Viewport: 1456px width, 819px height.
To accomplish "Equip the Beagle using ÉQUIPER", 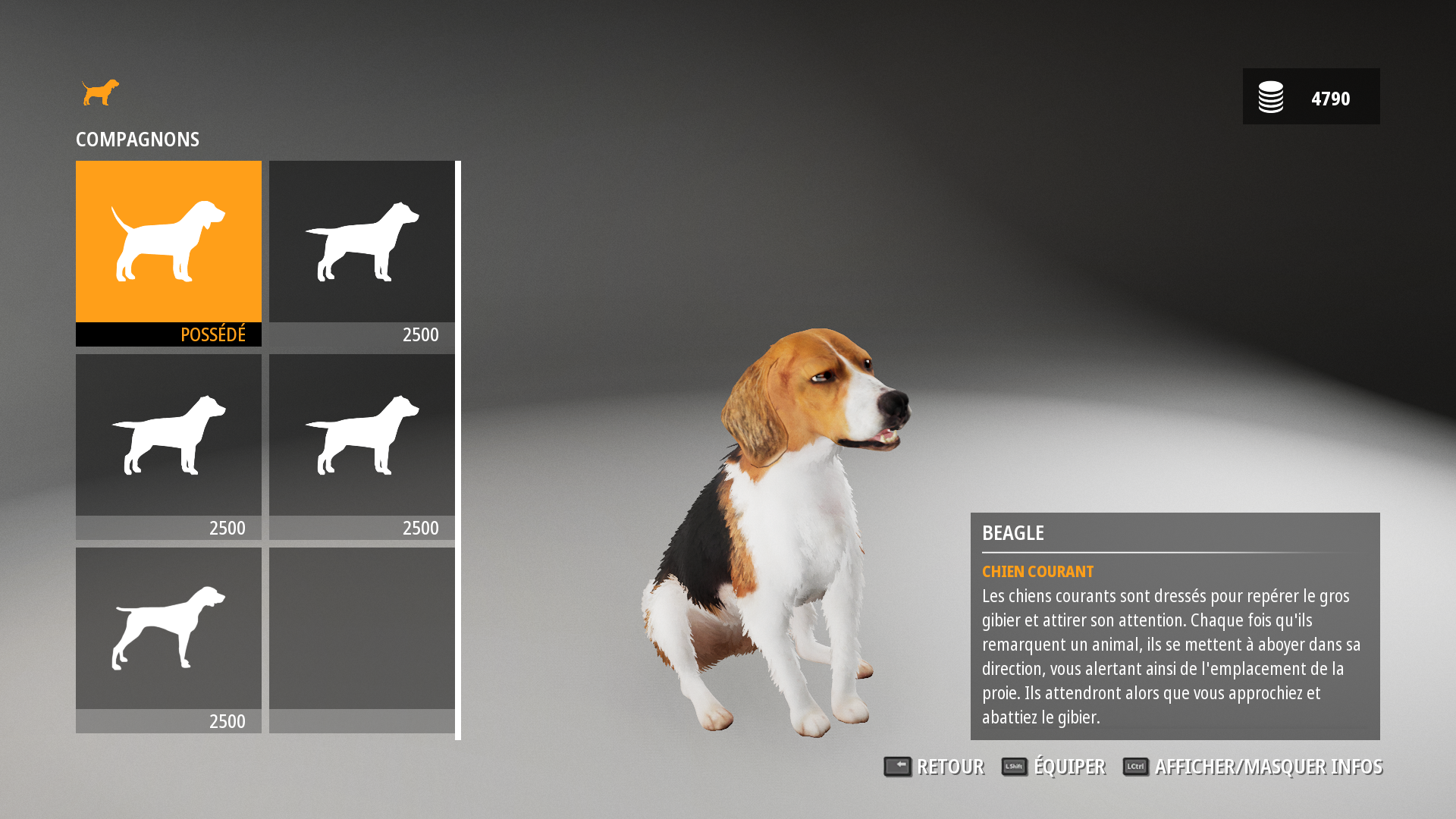I will click(1053, 767).
